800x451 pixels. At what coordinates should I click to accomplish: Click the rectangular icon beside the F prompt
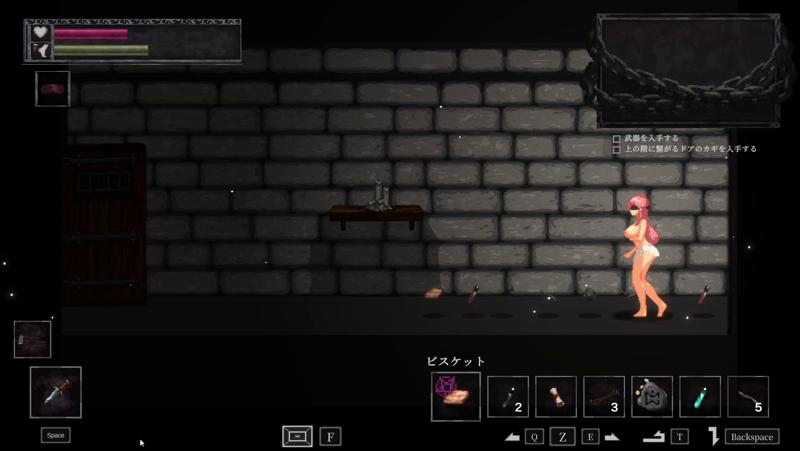tap(297, 436)
